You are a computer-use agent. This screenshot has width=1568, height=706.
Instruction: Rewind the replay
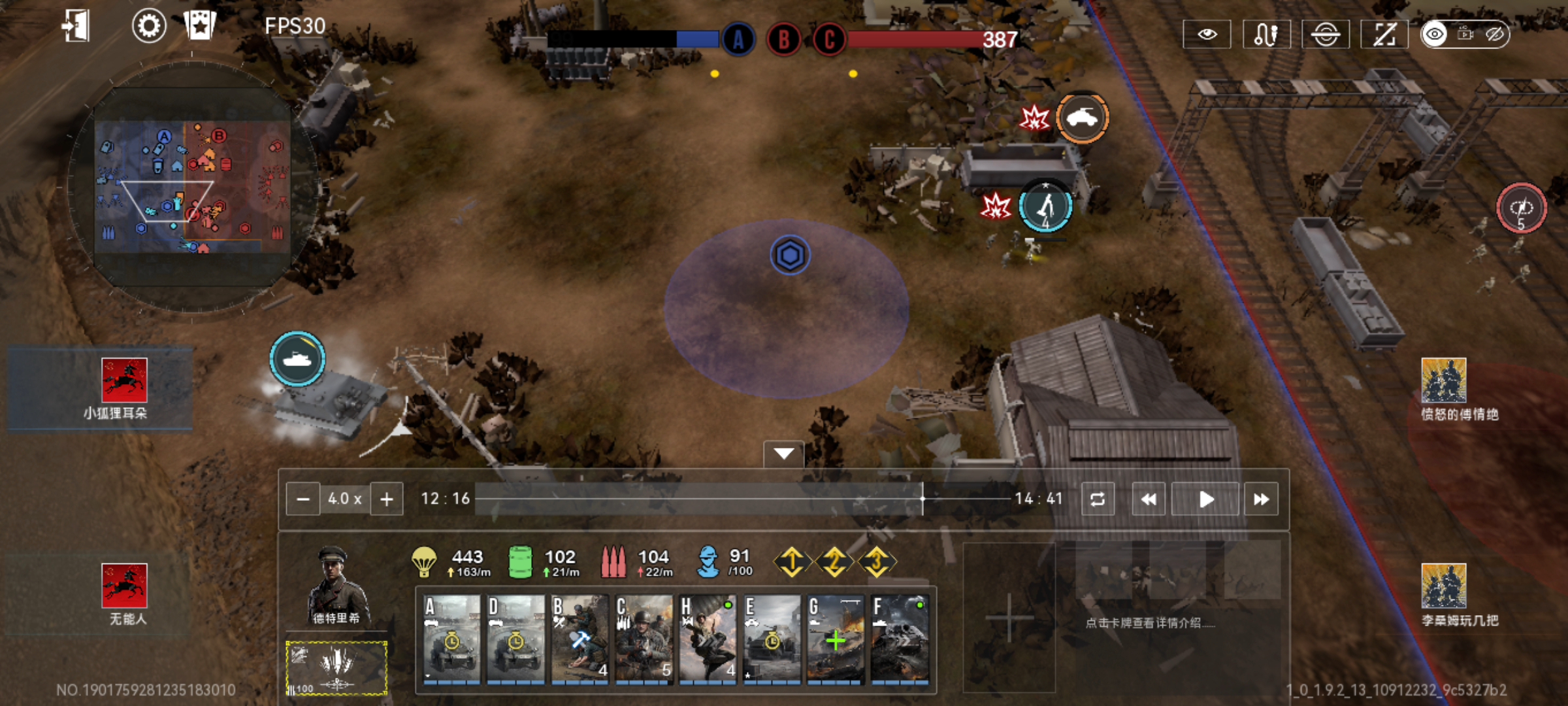pyautogui.click(x=1148, y=499)
